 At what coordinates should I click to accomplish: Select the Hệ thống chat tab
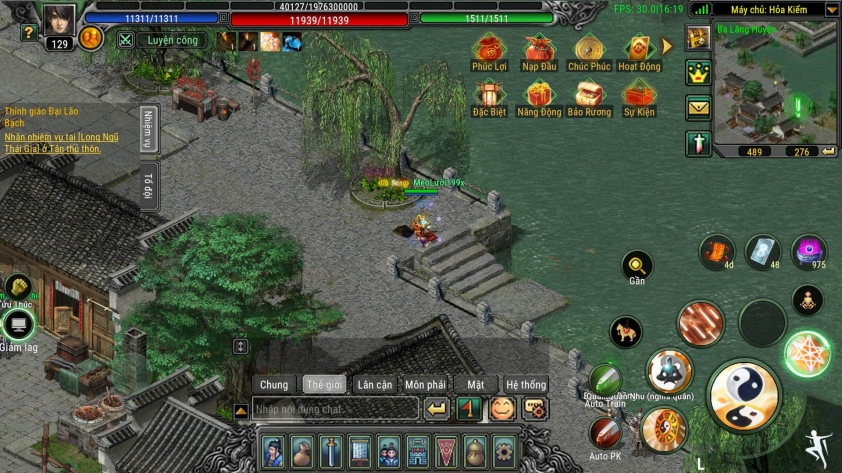(526, 384)
